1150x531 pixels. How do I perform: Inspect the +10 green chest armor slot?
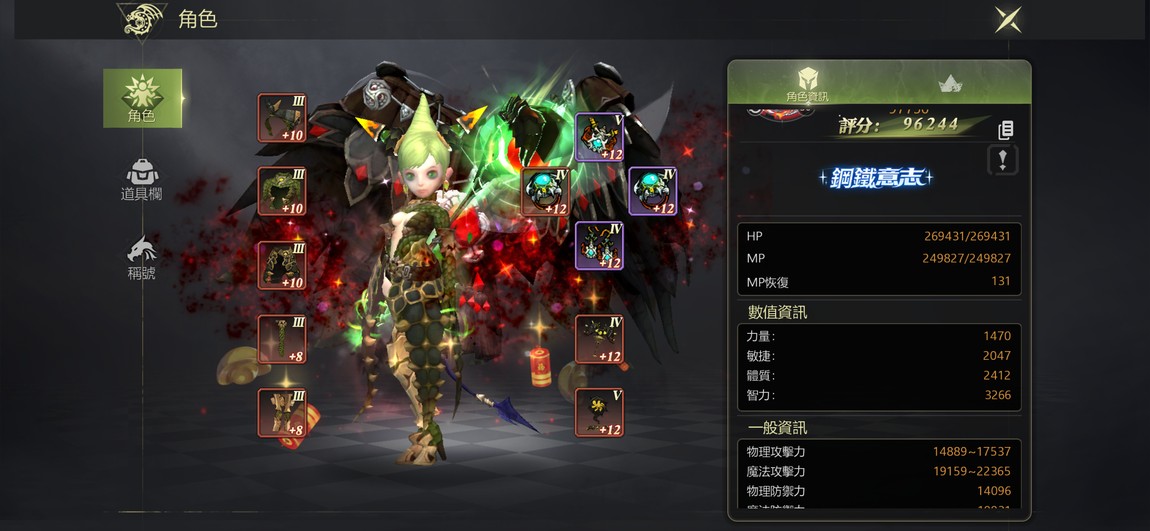pyautogui.click(x=282, y=192)
